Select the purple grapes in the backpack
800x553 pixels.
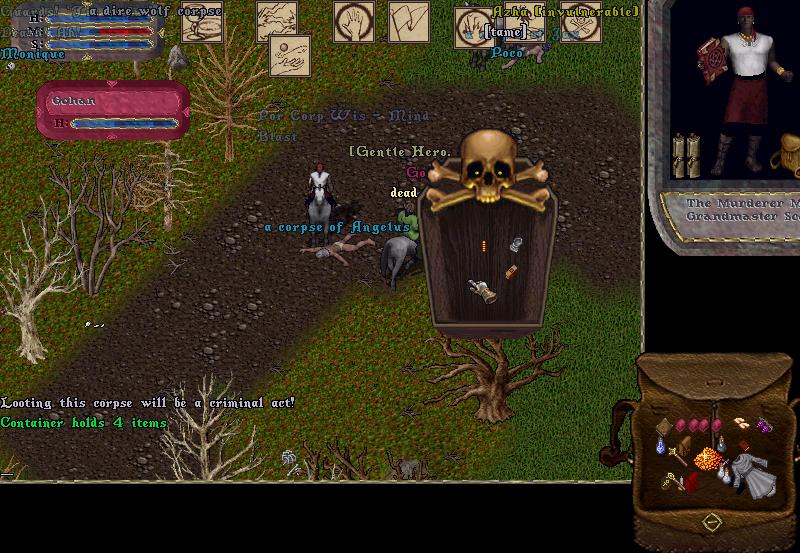pyautogui.click(x=765, y=428)
